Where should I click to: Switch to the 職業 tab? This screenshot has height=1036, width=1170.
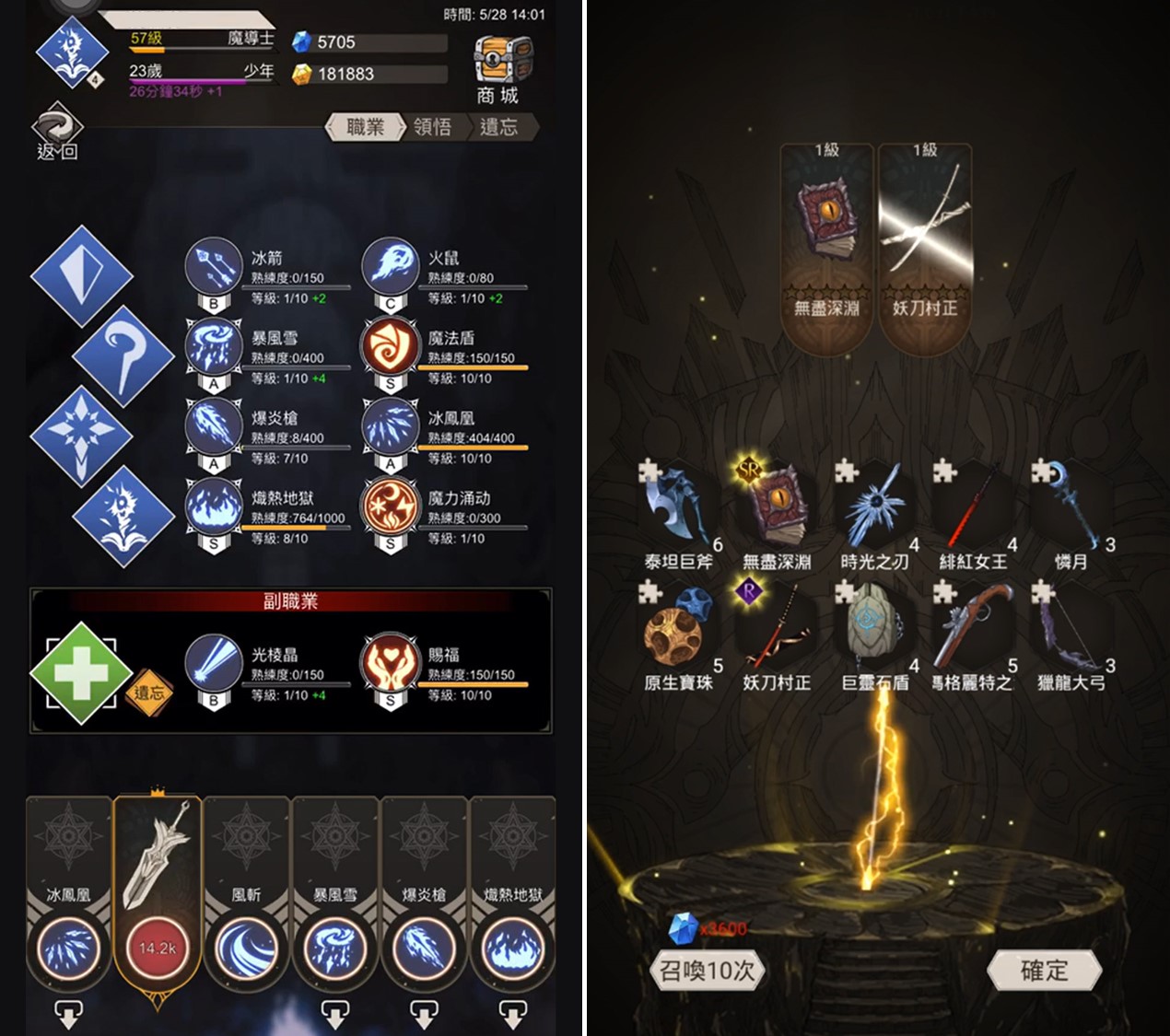[x=366, y=127]
